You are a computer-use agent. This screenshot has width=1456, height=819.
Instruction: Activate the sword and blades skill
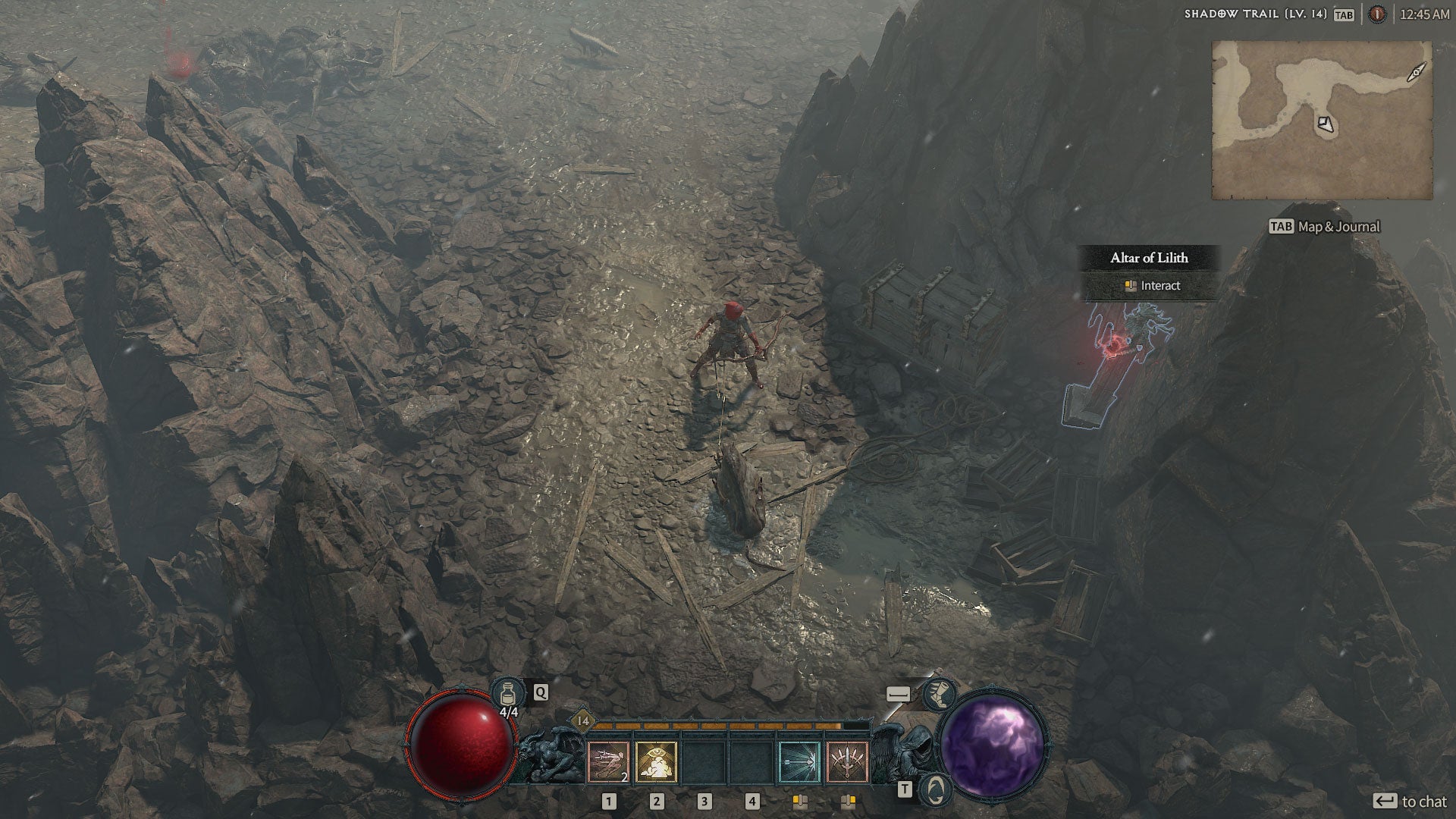(x=847, y=761)
